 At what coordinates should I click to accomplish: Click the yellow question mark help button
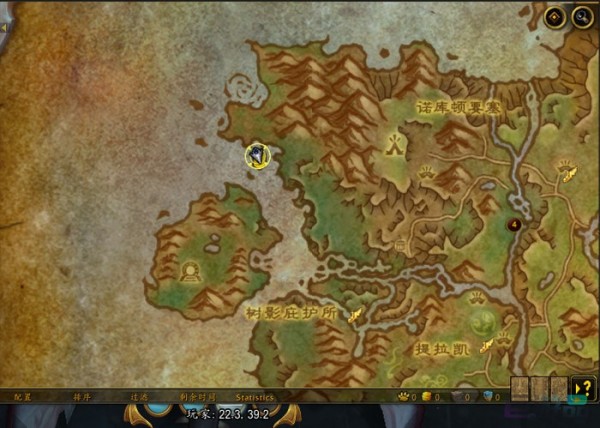pyautogui.click(x=582, y=388)
